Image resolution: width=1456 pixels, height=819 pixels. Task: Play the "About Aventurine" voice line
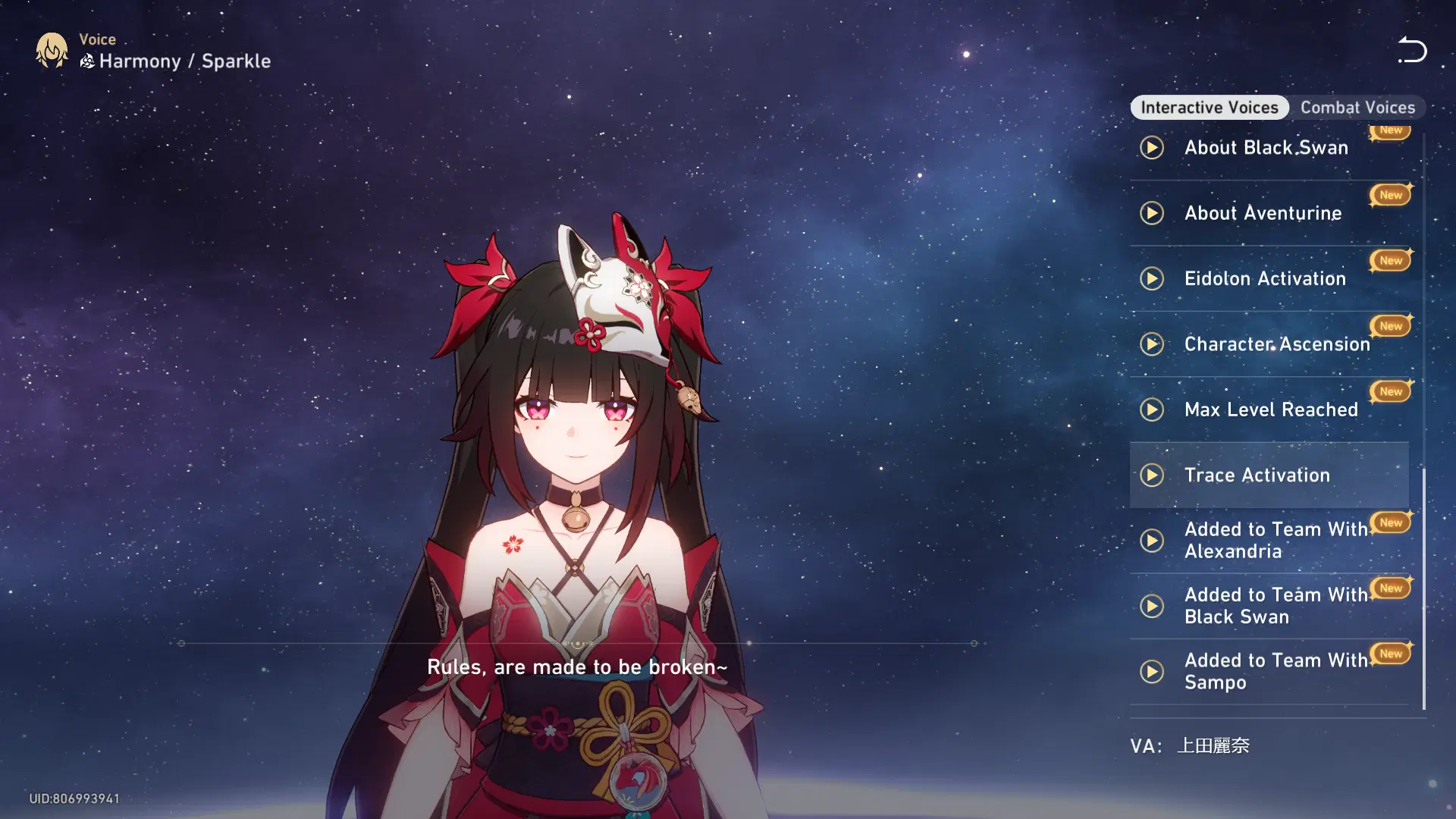(1152, 213)
